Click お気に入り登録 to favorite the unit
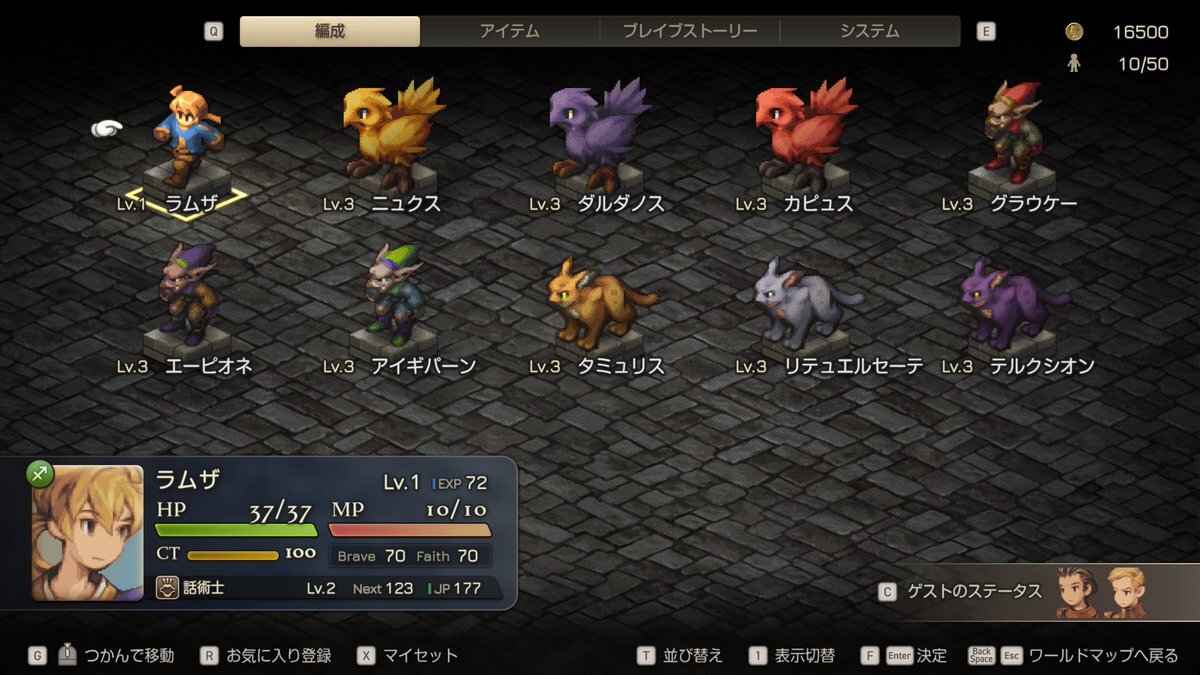This screenshot has height=675, width=1200. [278, 656]
